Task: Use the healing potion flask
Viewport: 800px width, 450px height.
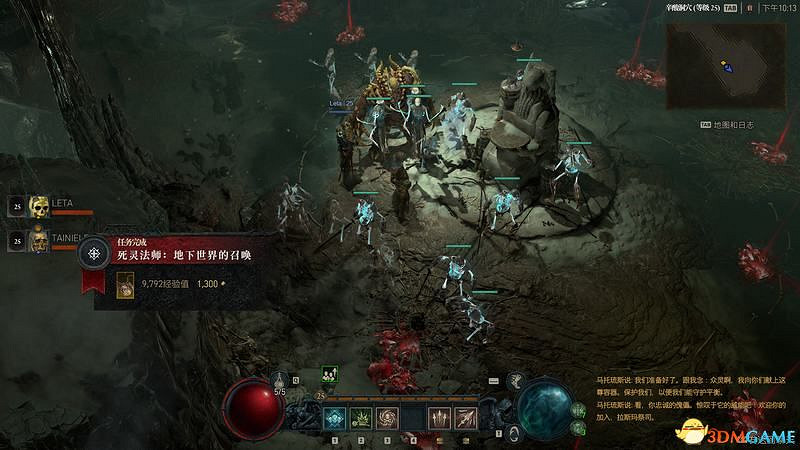Action: (281, 381)
